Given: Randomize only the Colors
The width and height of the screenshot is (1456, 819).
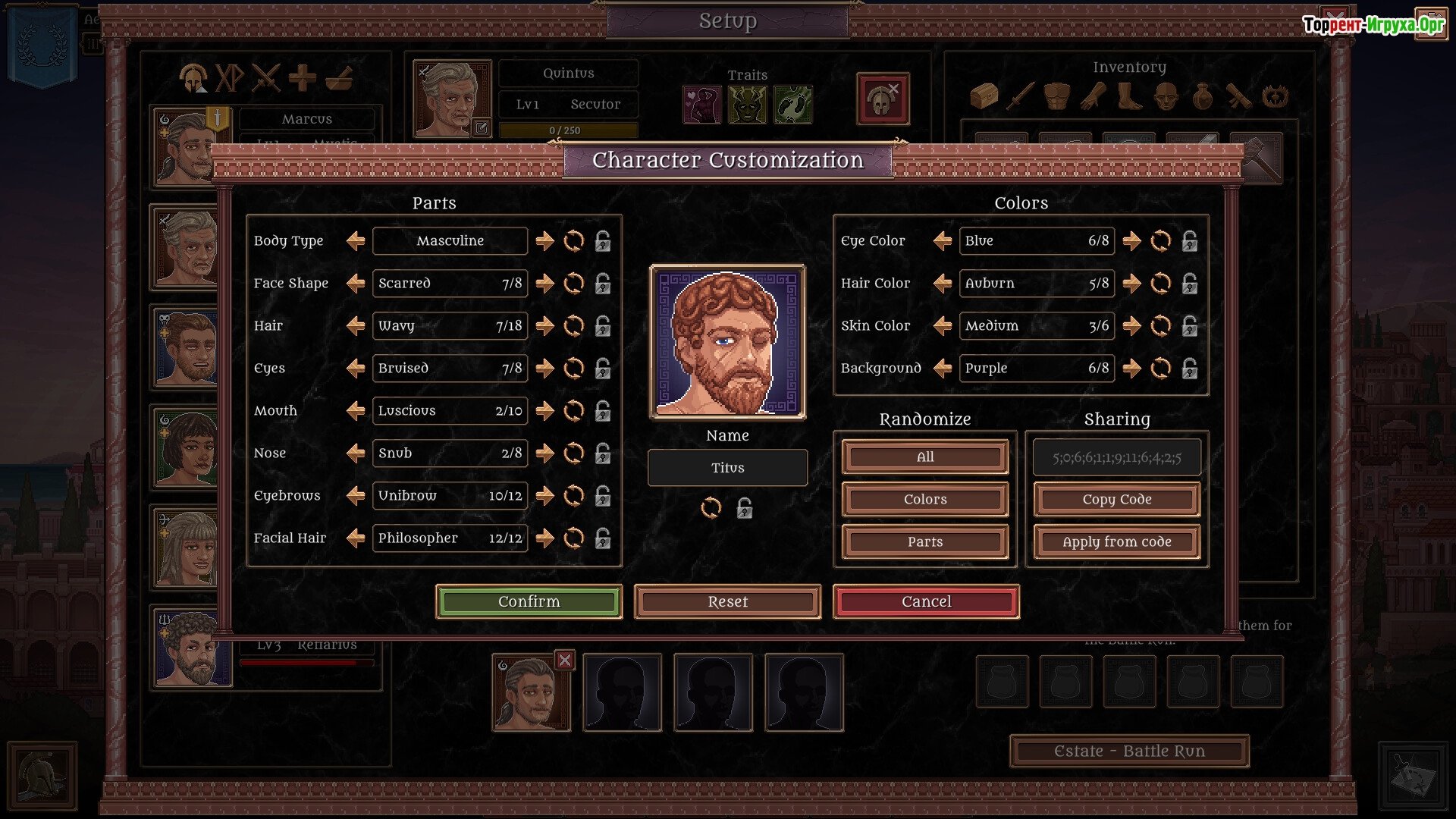Looking at the screenshot, I should 924,499.
